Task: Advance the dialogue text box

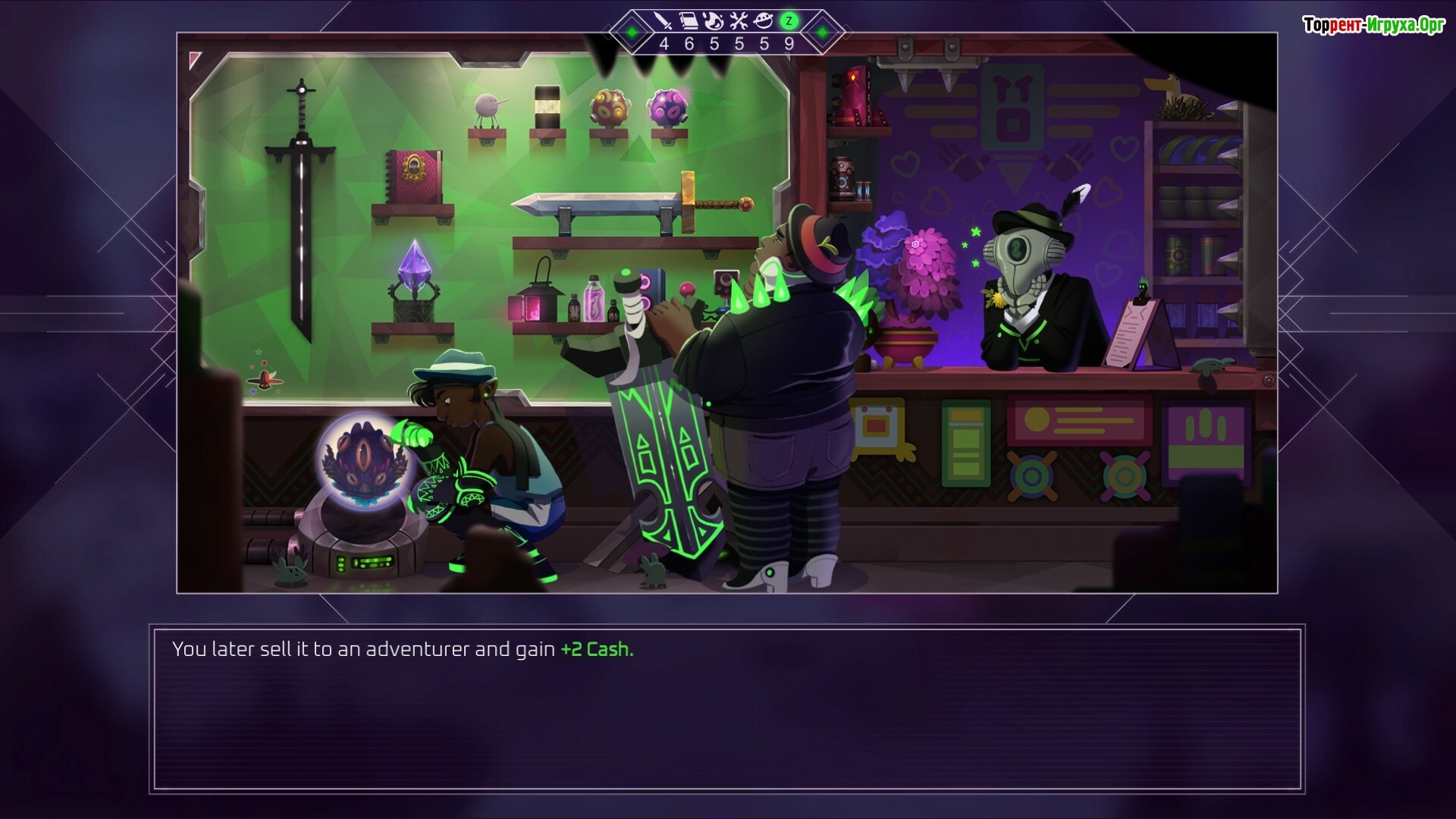Action: click(x=726, y=709)
